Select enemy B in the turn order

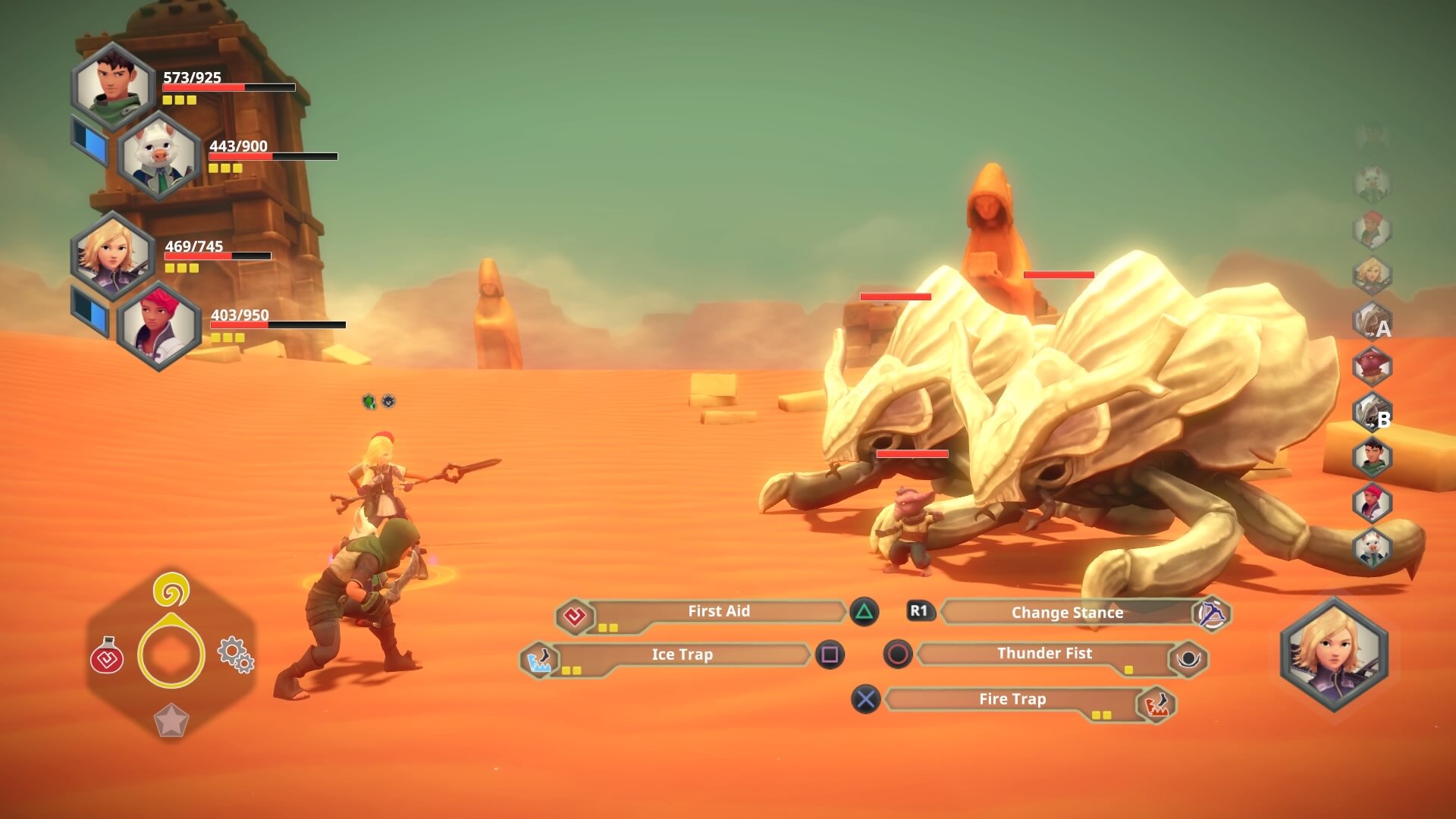click(1373, 413)
